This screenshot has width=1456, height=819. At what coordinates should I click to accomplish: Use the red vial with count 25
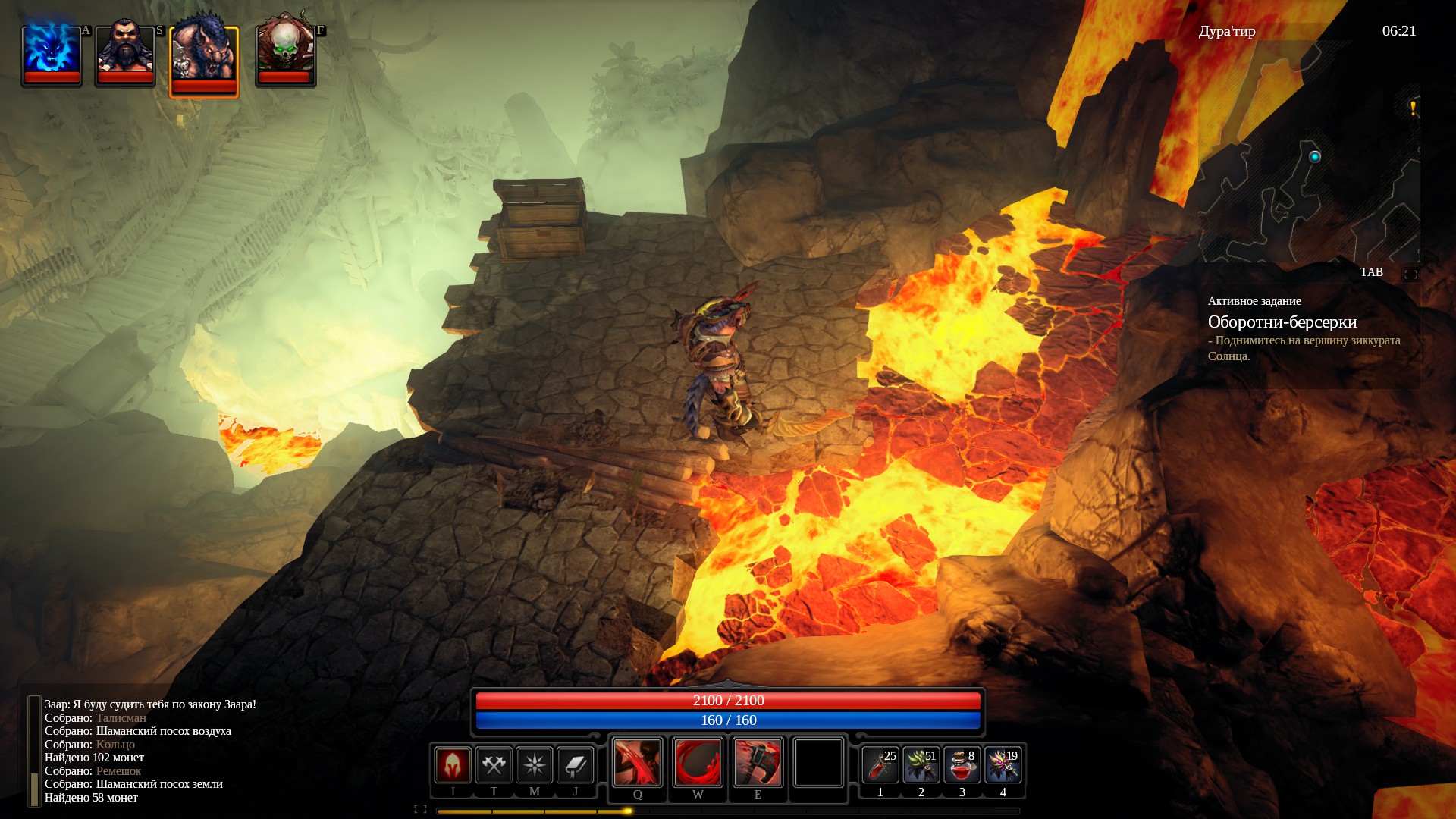[x=880, y=765]
